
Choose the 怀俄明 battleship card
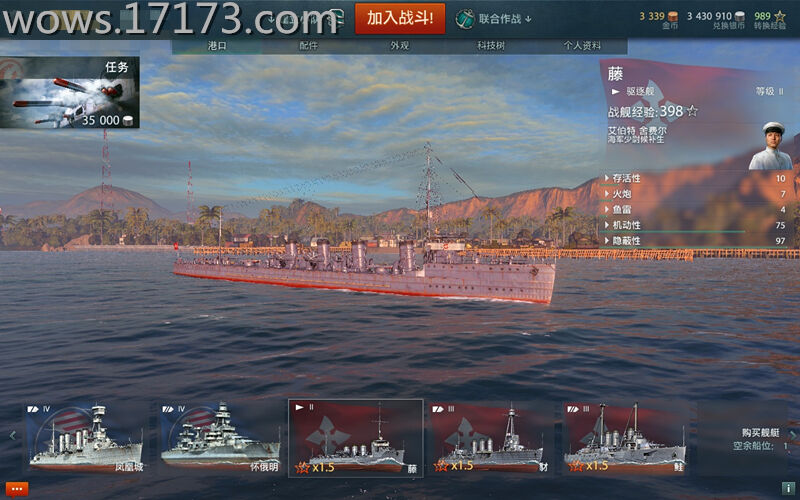click(x=220, y=437)
